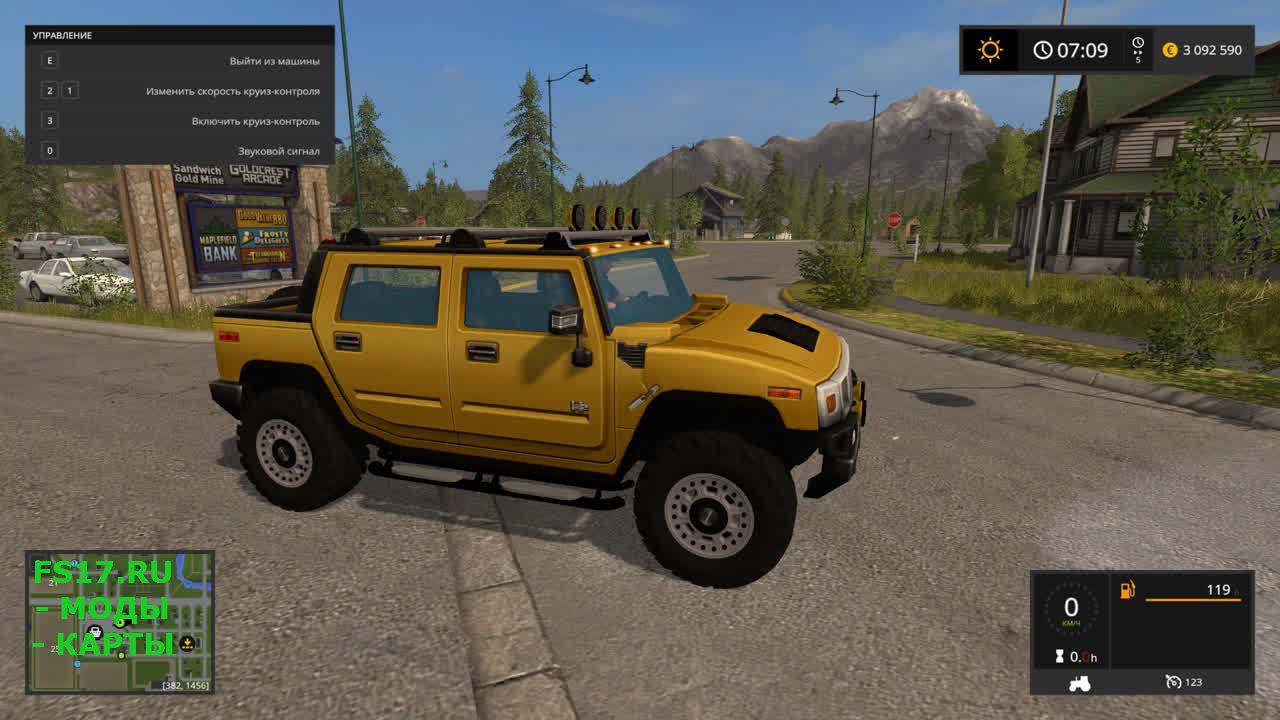Select the time acceleration arrows icon
This screenshot has width=1280, height=720.
[1137, 44]
